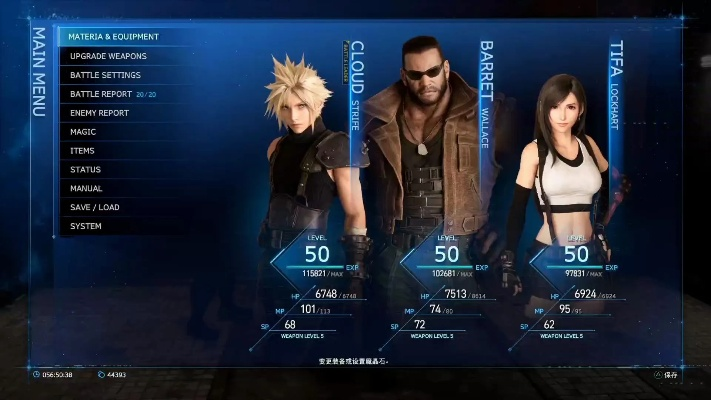Viewport: 711px width, 400px height.
Task: Select Barret Wallace's character panel
Action: [x=430, y=160]
